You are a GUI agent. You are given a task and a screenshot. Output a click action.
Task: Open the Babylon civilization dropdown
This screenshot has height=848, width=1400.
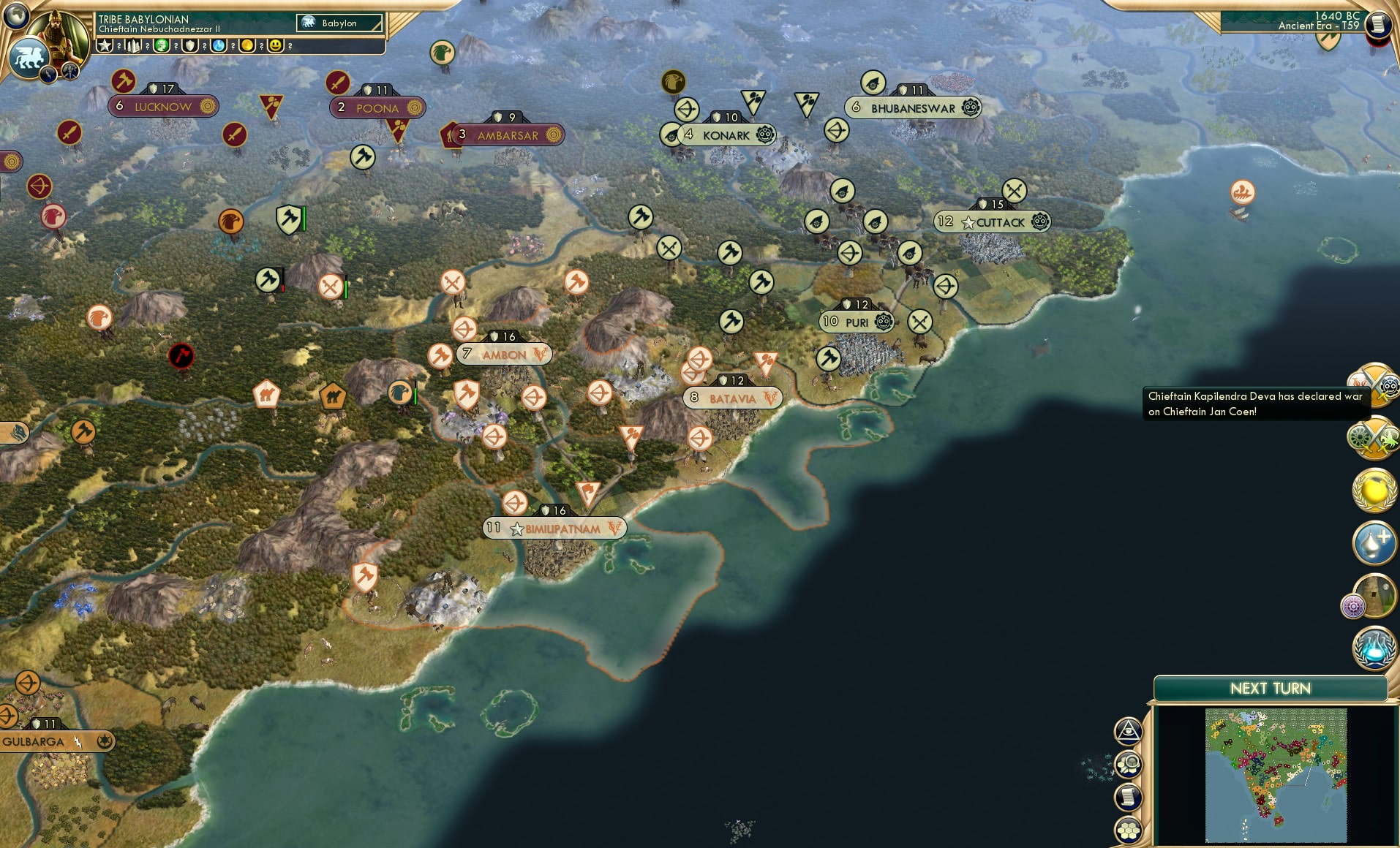(339, 23)
